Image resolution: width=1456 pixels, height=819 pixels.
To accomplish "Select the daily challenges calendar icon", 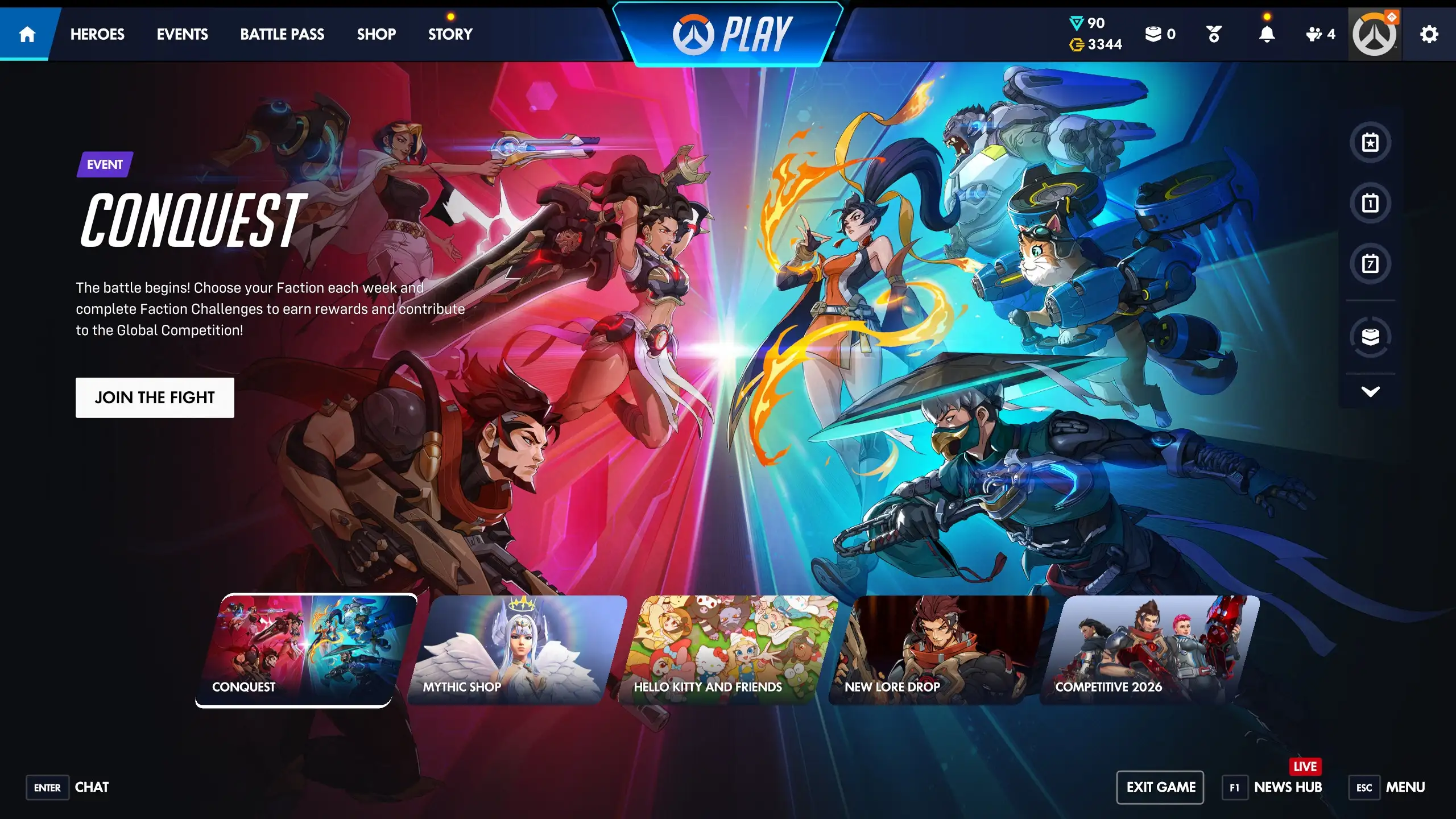I will point(1371,202).
